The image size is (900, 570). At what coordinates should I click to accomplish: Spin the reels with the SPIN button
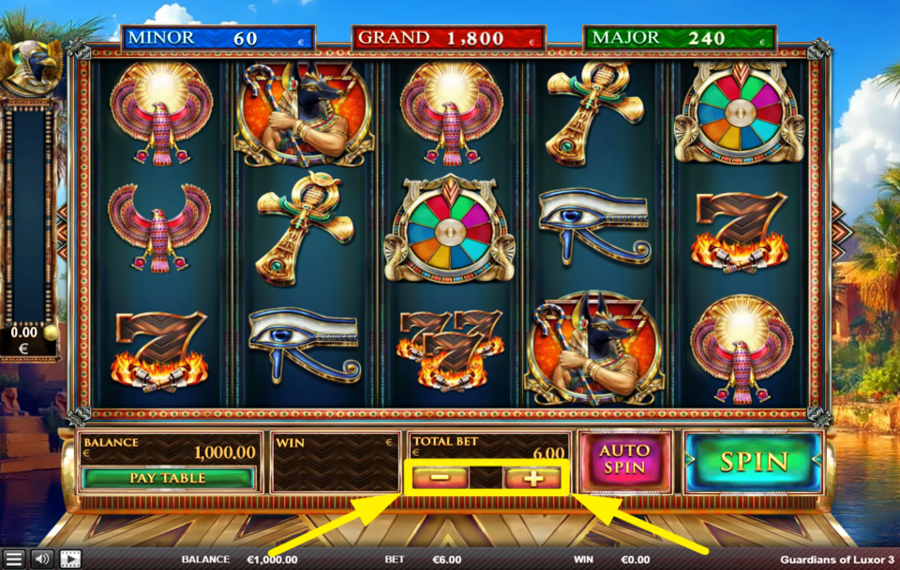pos(754,461)
